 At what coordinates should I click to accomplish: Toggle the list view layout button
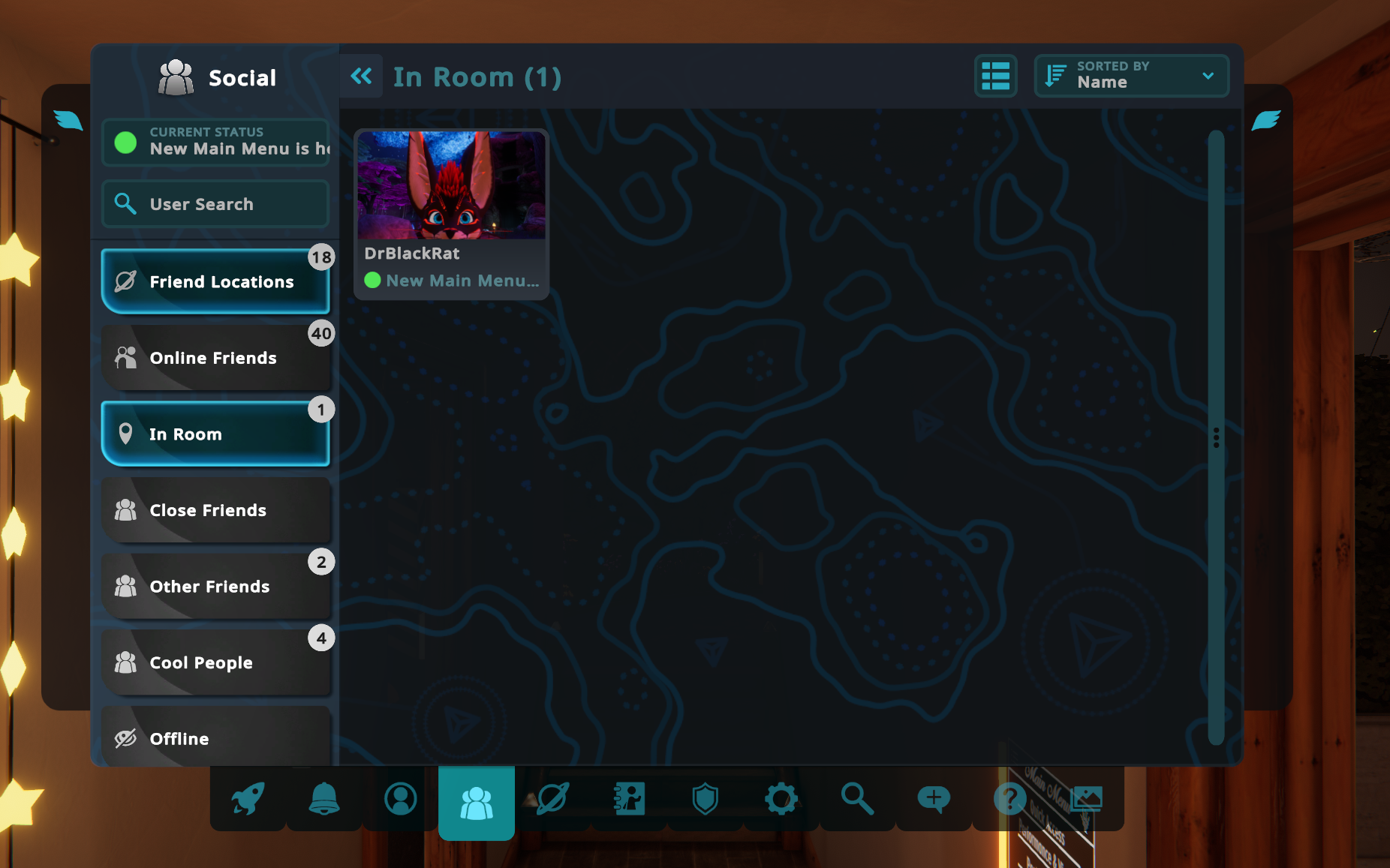click(995, 77)
